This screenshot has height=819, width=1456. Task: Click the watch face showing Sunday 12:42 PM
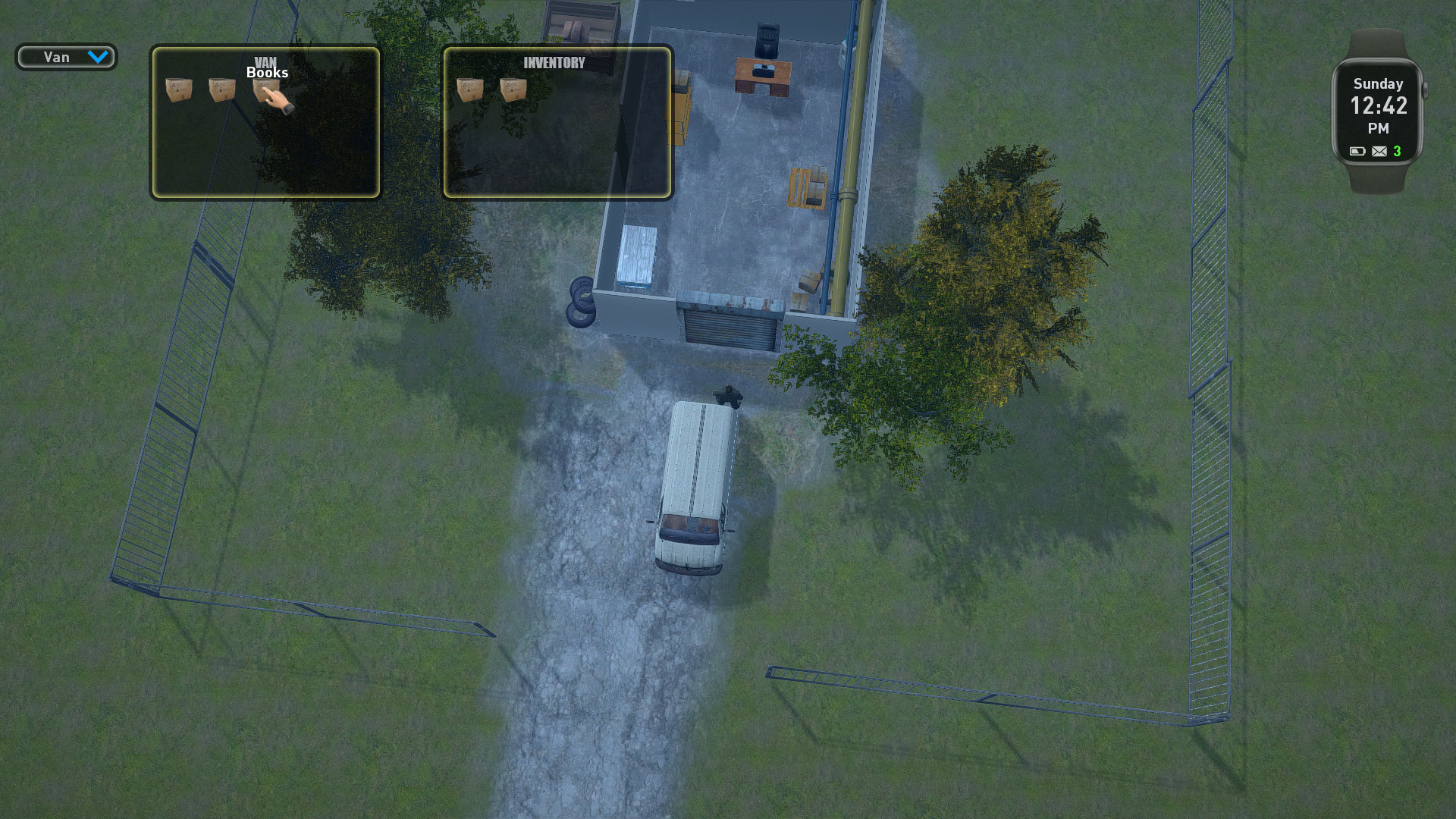click(x=1377, y=114)
